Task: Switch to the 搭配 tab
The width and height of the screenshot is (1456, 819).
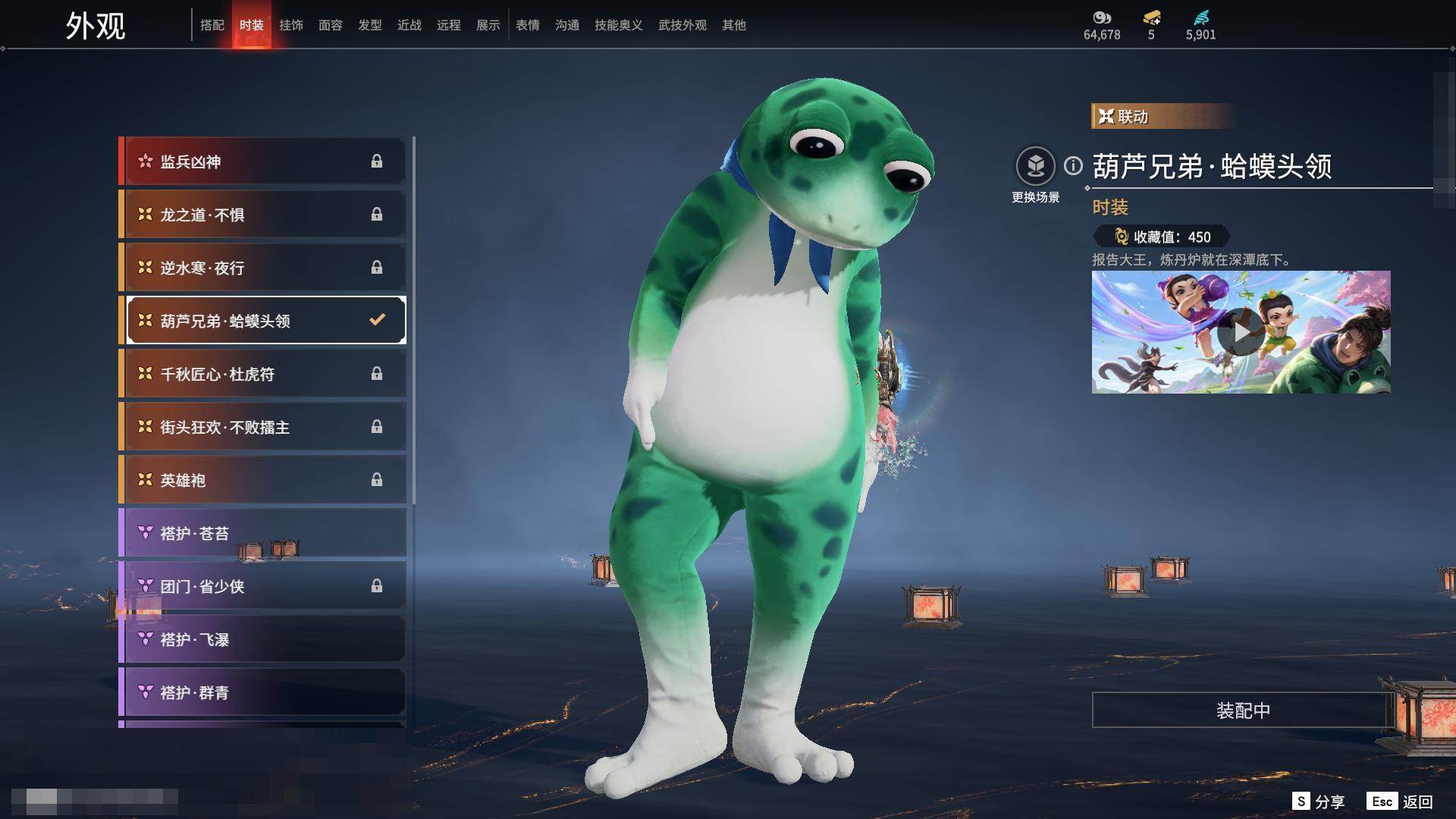Action: coord(212,25)
